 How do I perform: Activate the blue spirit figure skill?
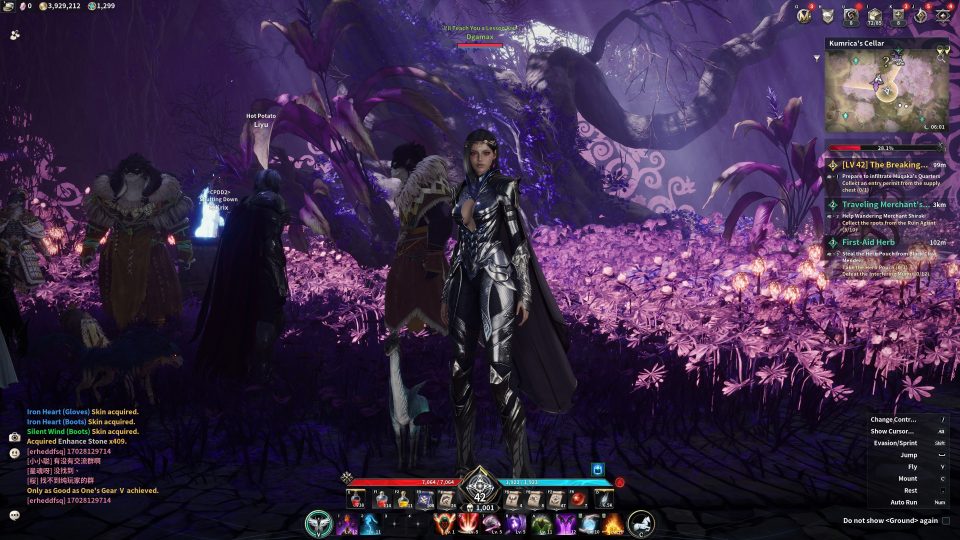tap(369, 523)
